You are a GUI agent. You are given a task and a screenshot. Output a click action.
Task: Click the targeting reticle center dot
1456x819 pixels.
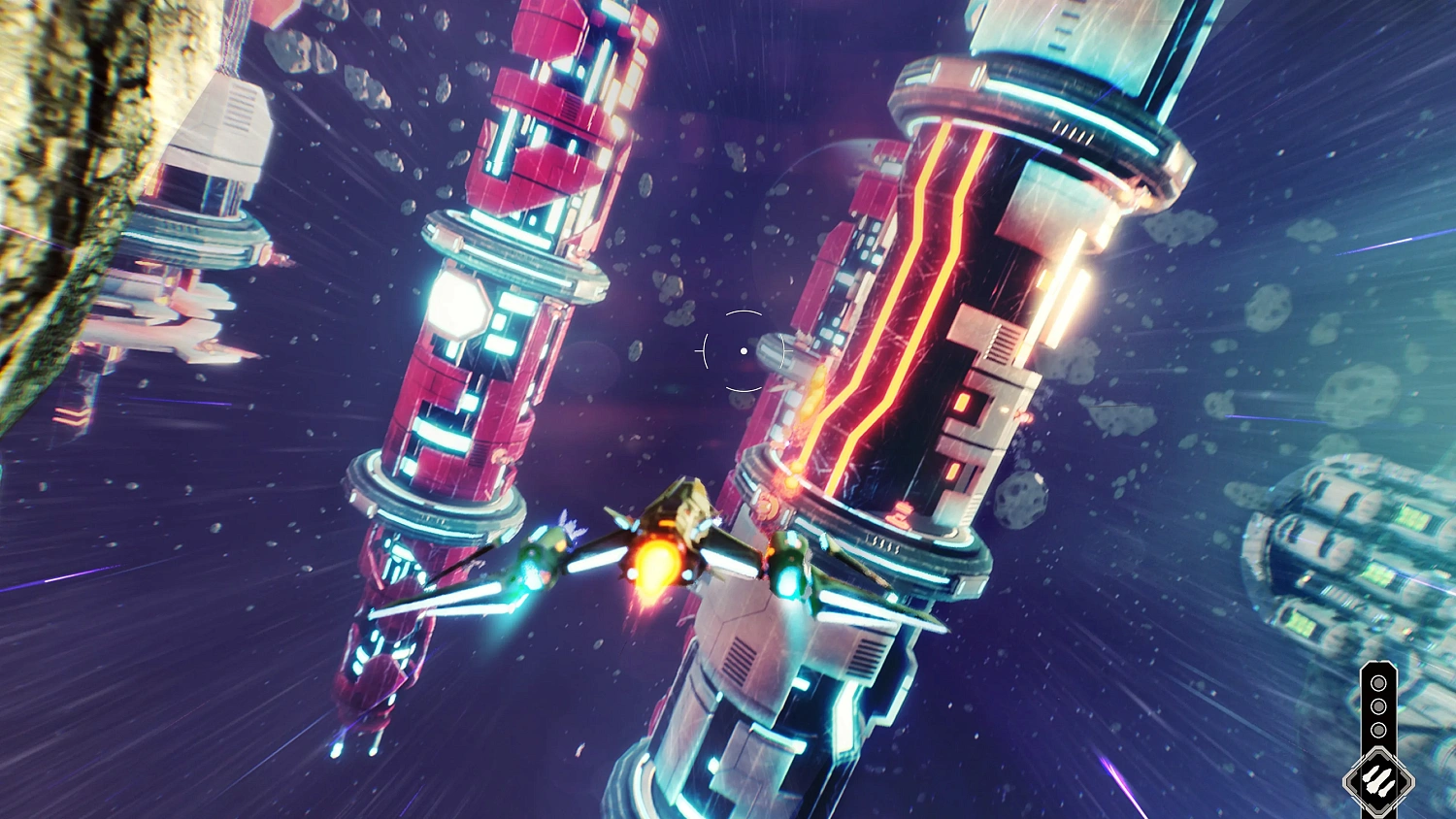744,351
